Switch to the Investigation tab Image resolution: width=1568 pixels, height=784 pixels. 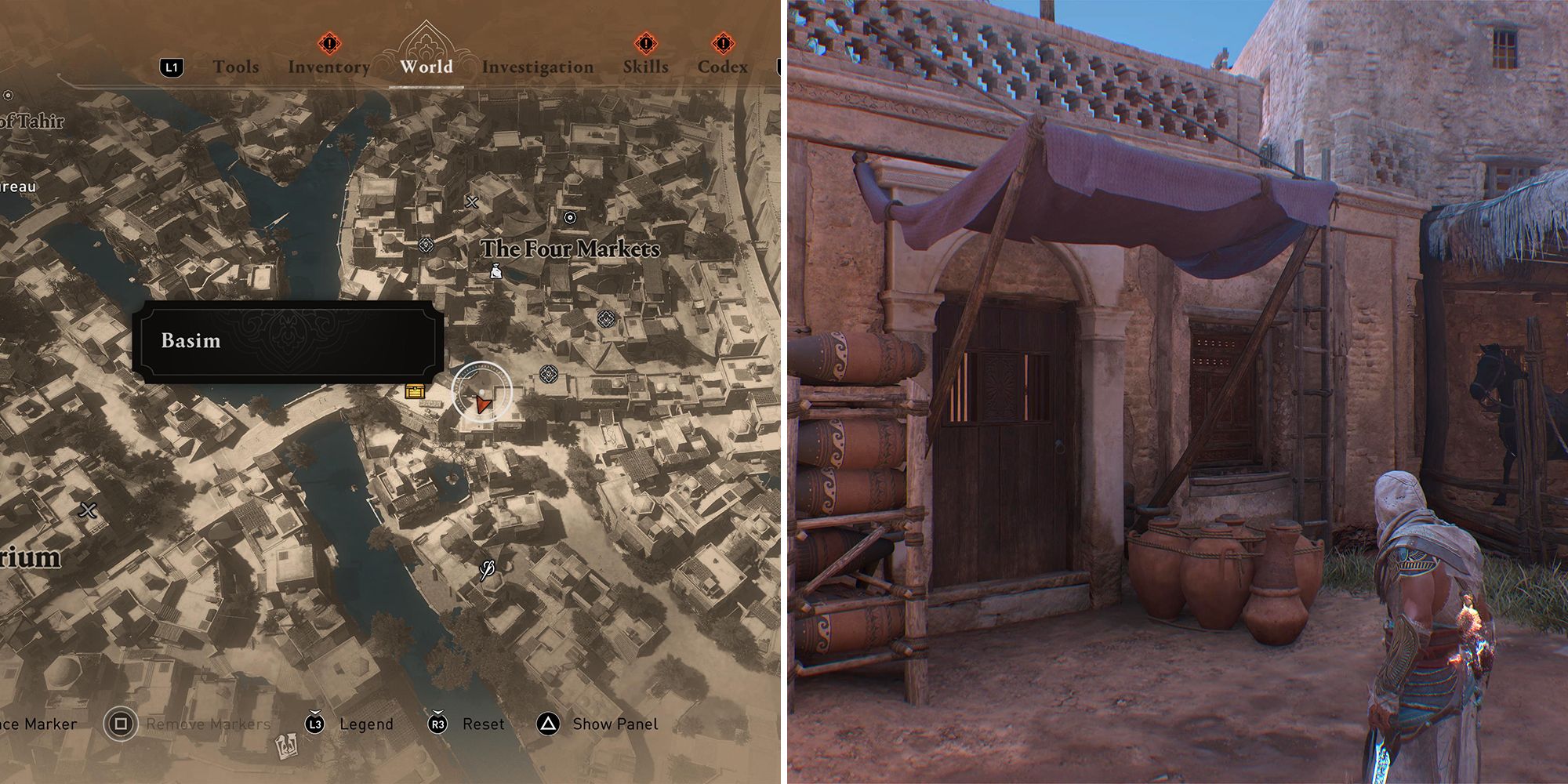point(539,67)
